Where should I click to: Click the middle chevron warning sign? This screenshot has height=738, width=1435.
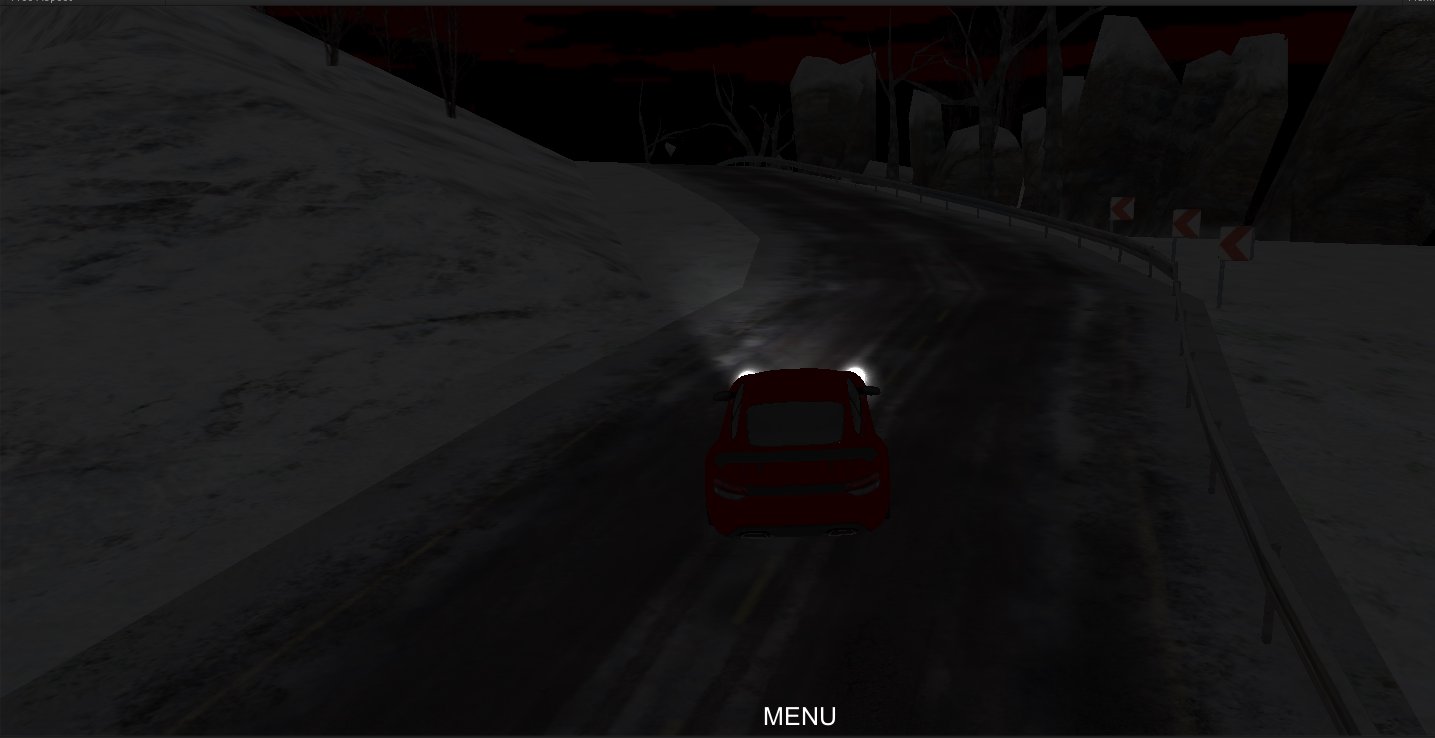coord(1187,222)
